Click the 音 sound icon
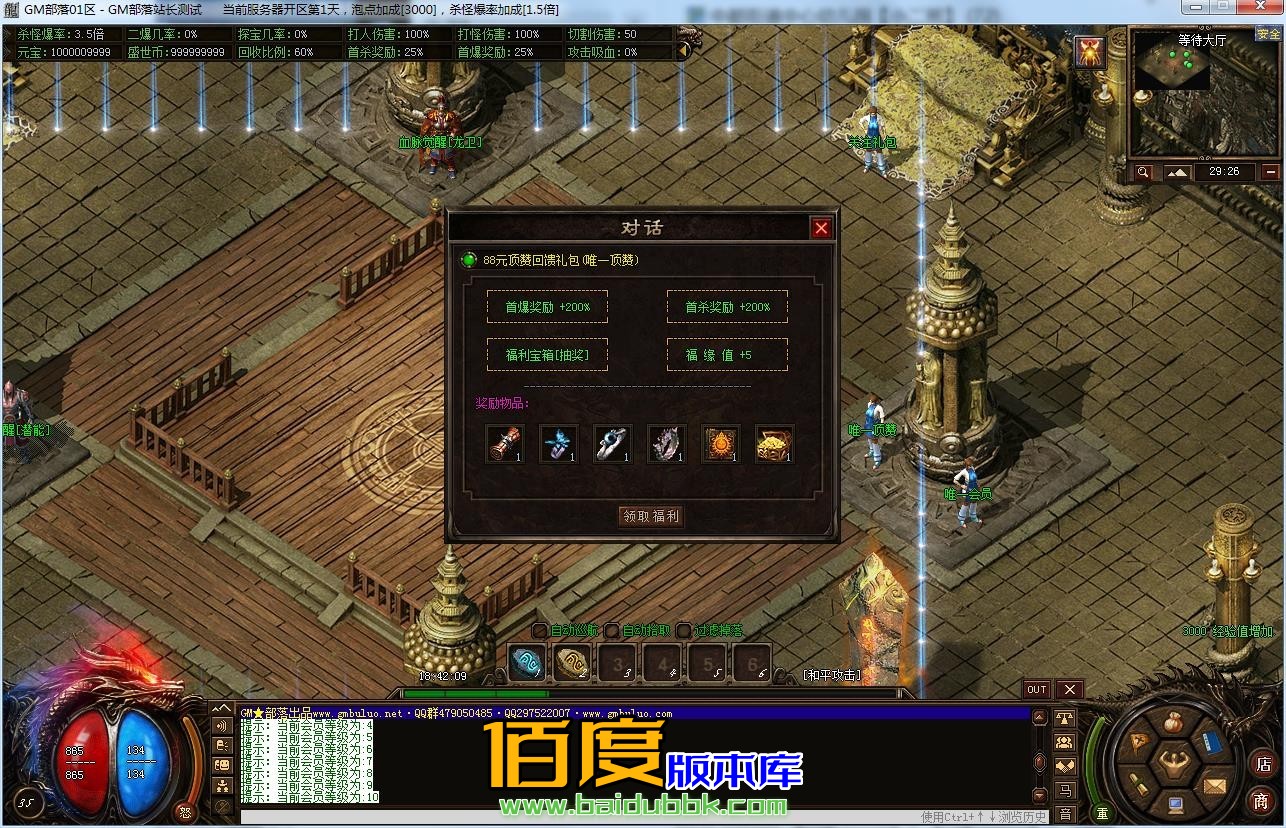This screenshot has width=1286, height=828. pyautogui.click(x=1065, y=812)
